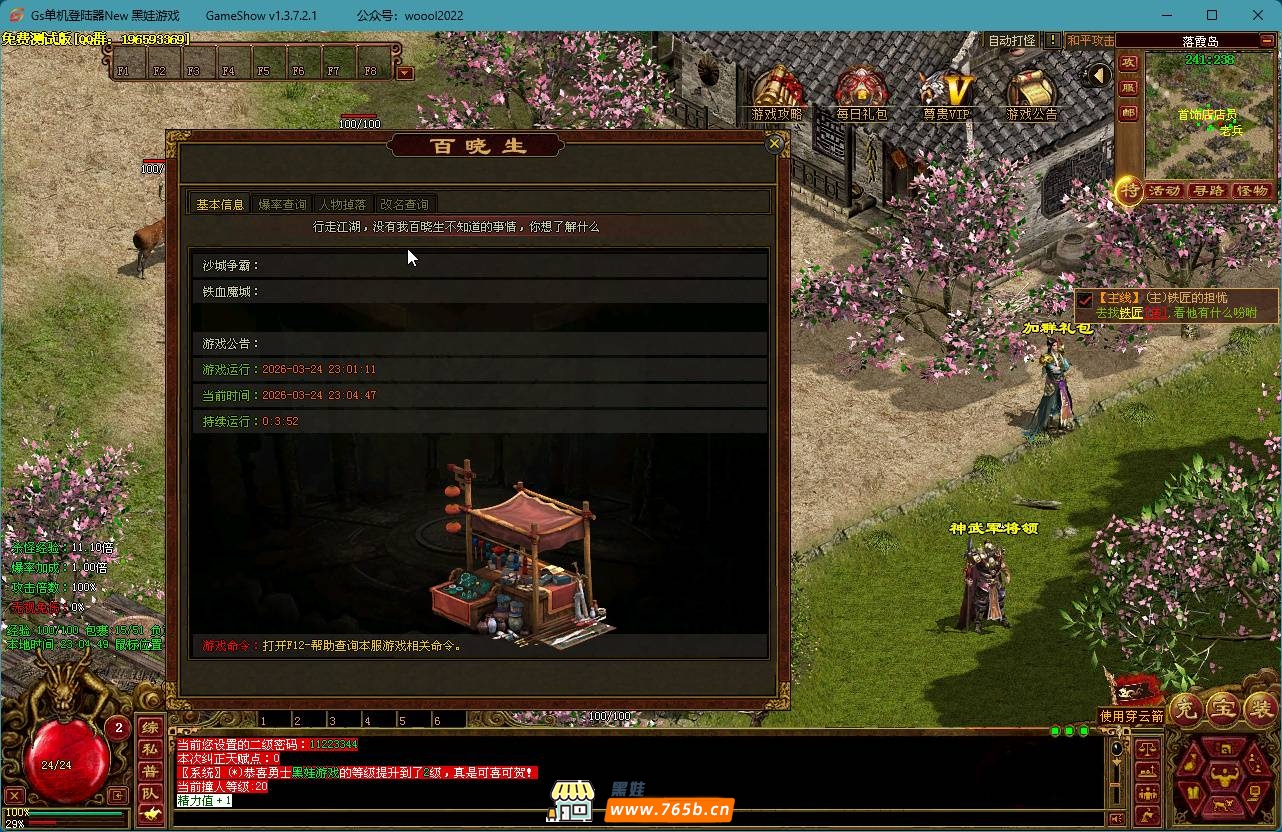Viewport: 1282px width, 832px height.
Task: Open the 装 equipment button
Action: click(x=1259, y=709)
